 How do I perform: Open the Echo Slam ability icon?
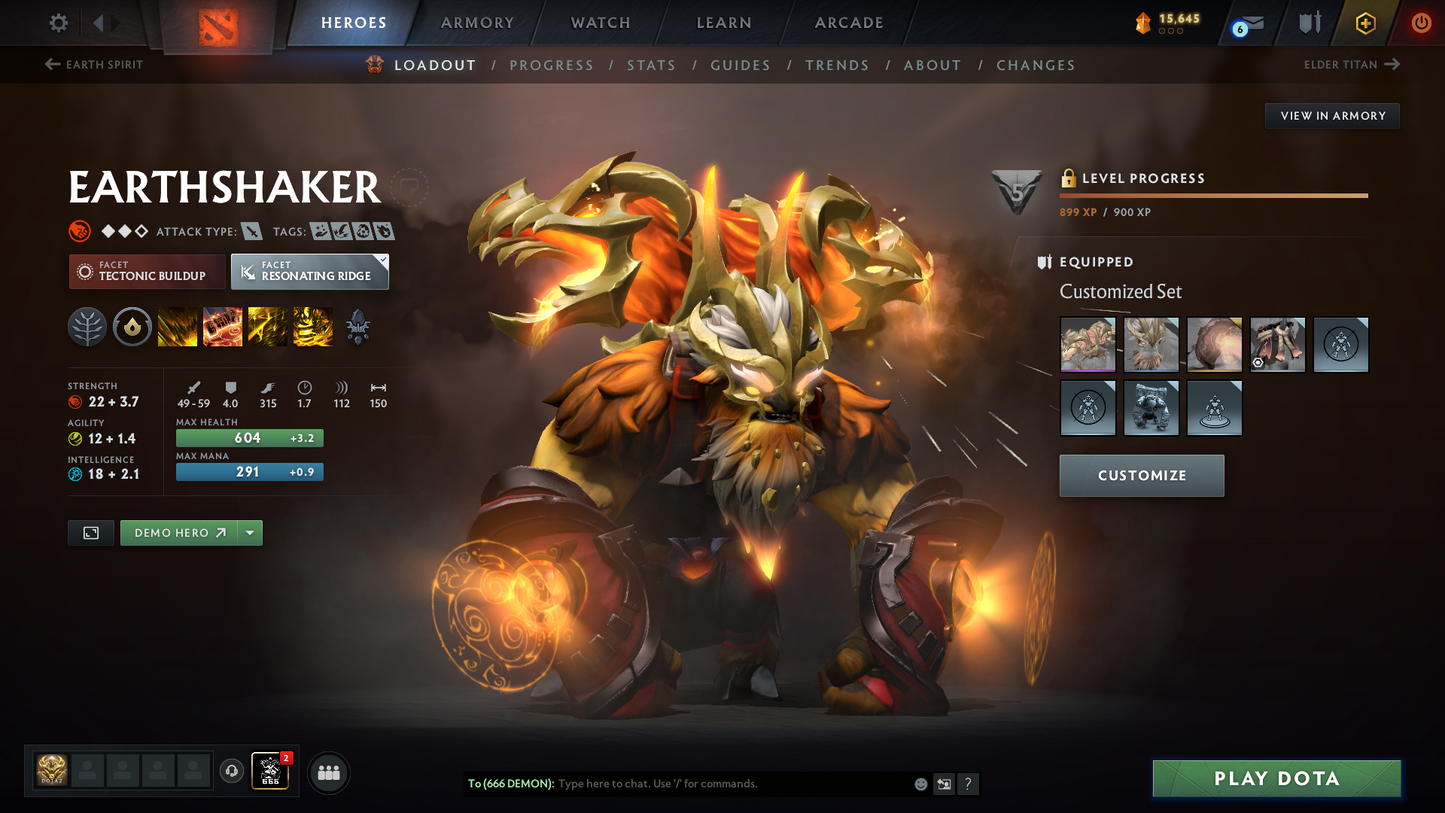point(312,326)
